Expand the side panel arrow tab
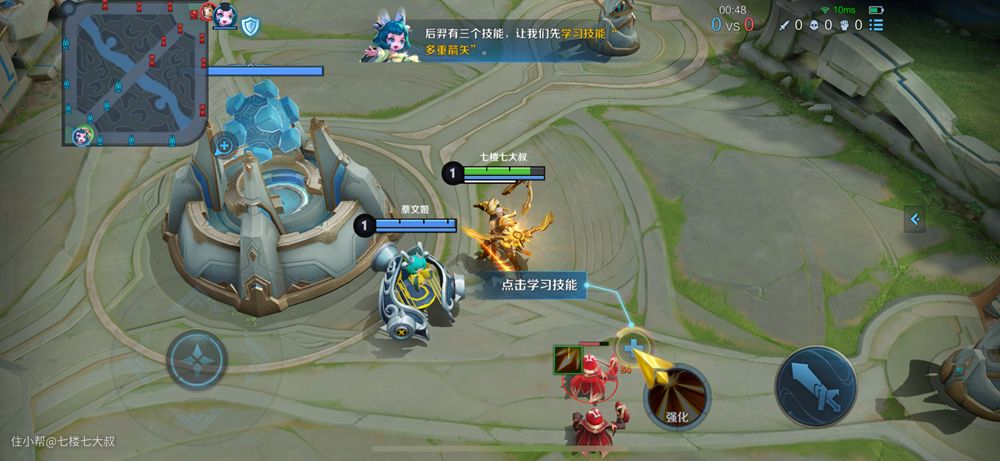Viewport: 1000px width, 461px height. pos(914,219)
